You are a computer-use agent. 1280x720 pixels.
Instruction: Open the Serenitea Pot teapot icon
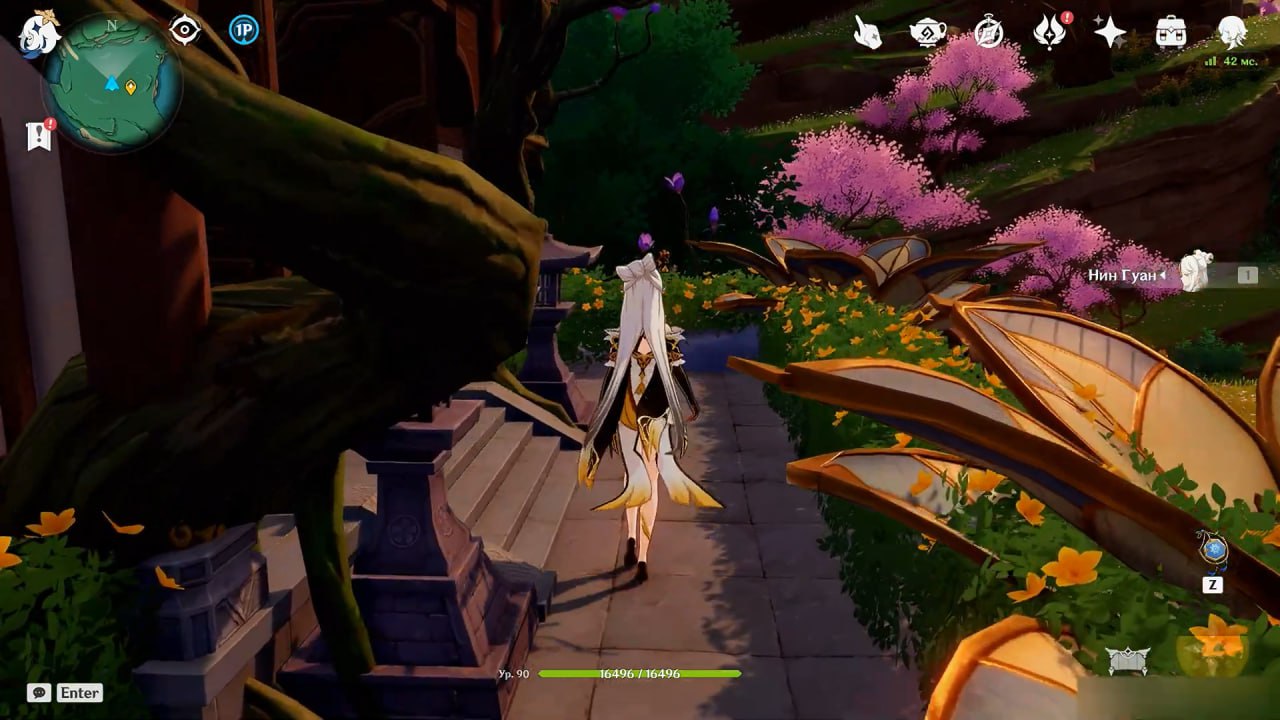tap(928, 33)
